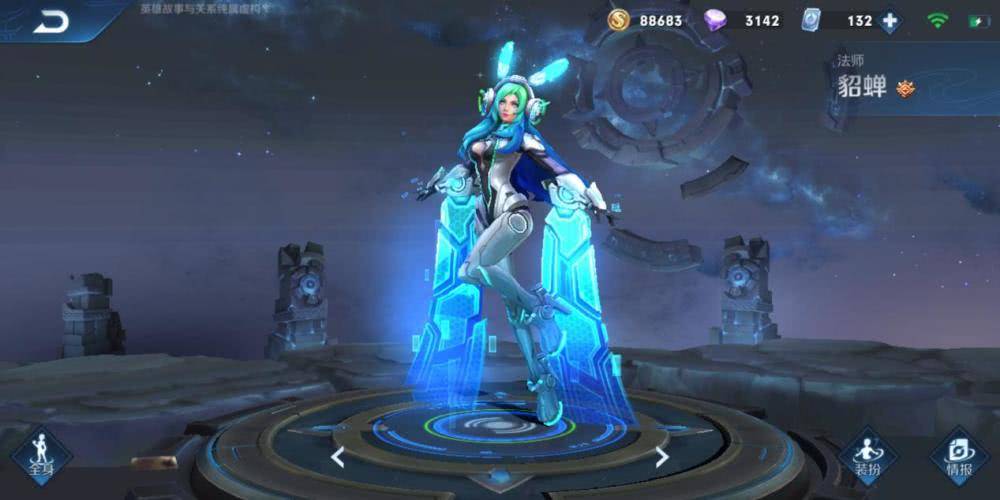
Task: Open the 全身 full-body view
Action: (41, 456)
